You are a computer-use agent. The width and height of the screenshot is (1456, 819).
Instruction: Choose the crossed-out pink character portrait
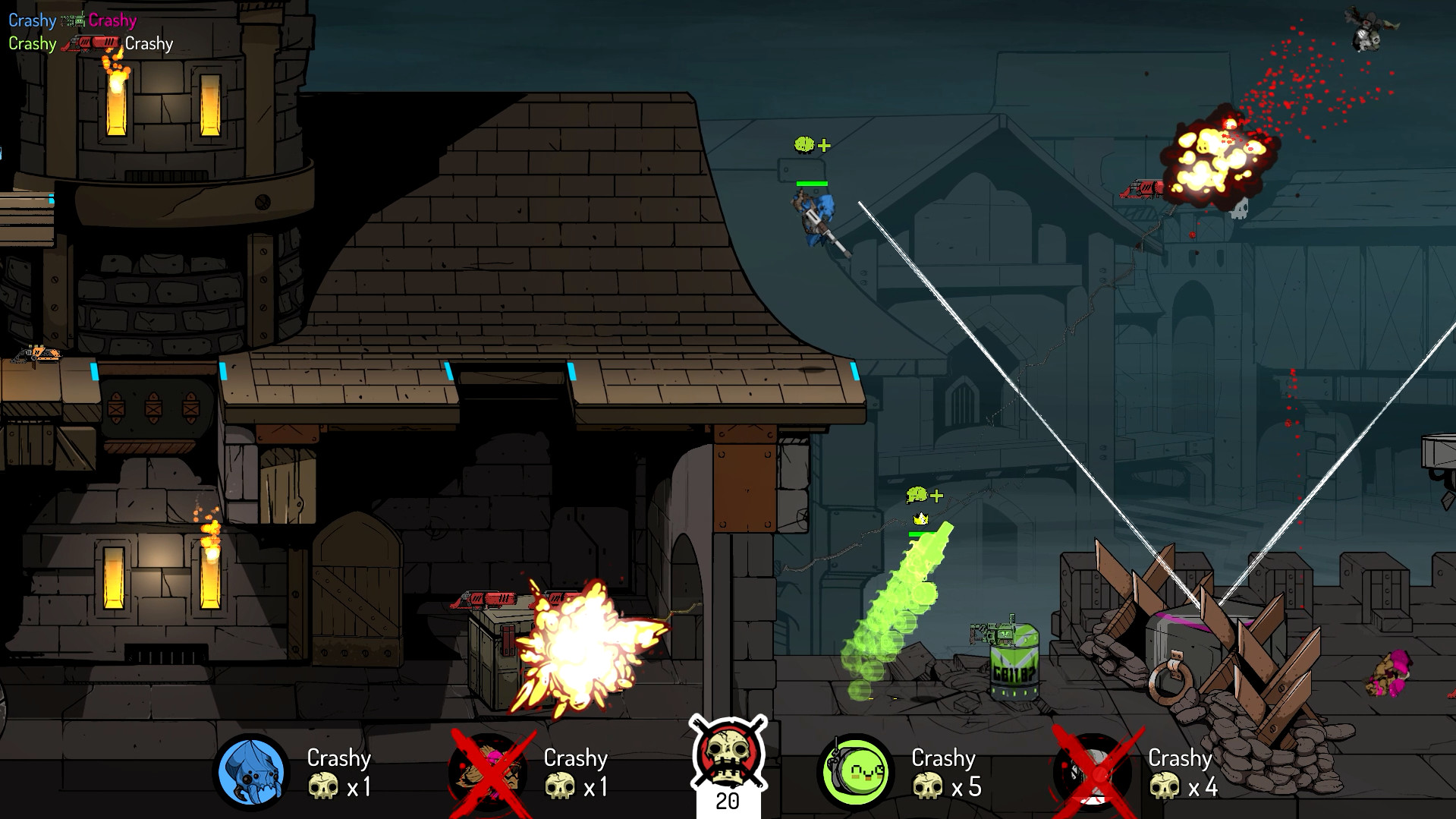pyautogui.click(x=489, y=772)
